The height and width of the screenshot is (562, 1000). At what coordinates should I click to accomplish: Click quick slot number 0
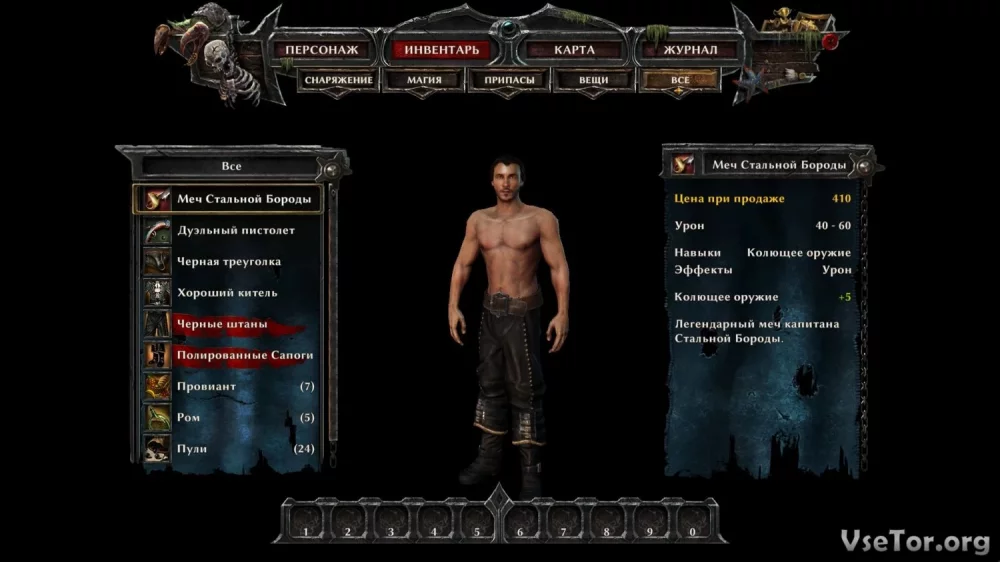693,521
